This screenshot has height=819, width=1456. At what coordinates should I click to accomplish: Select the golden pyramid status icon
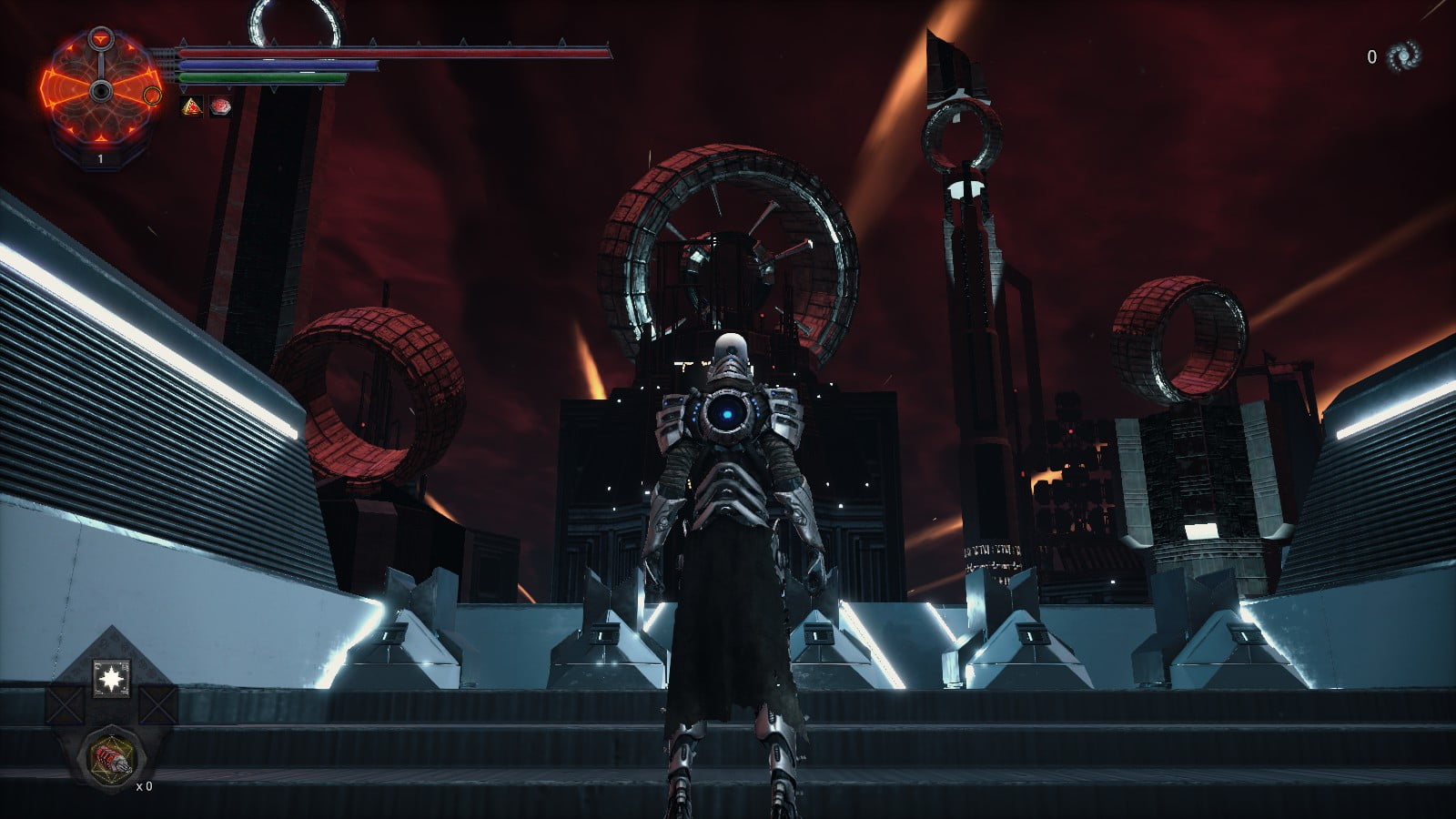191,107
